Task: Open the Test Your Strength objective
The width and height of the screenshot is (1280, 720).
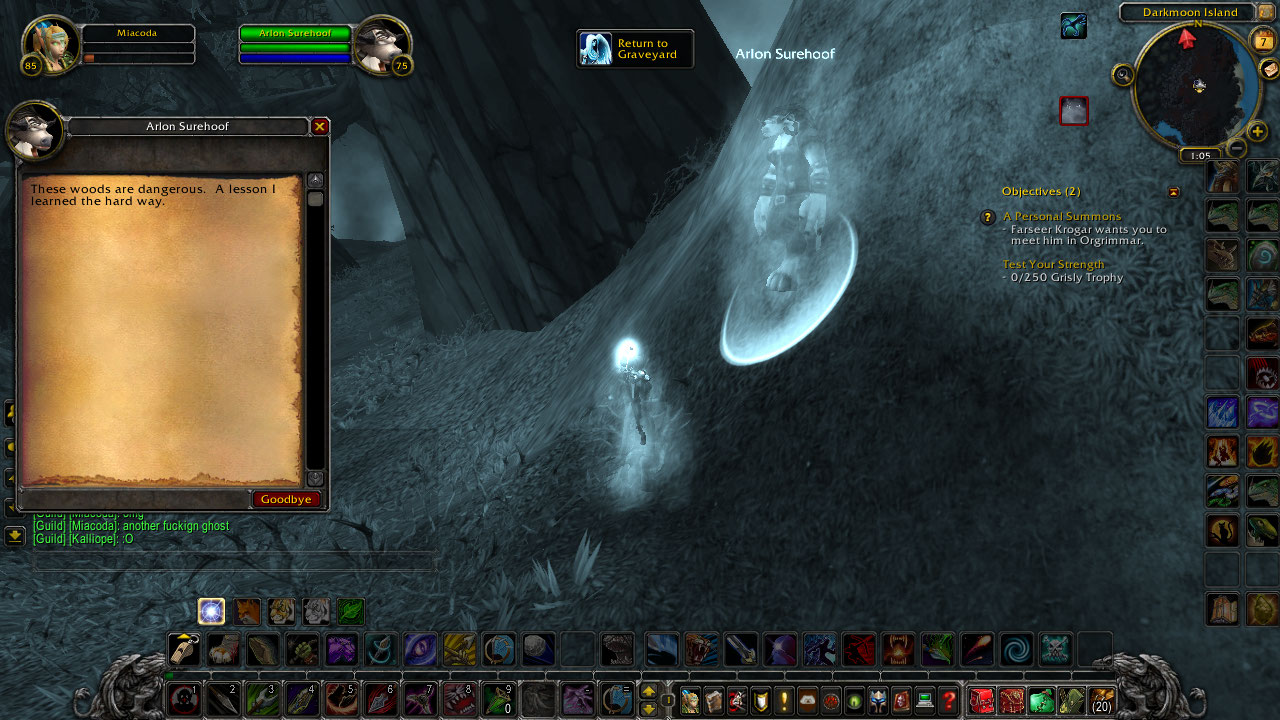Action: (x=1053, y=264)
